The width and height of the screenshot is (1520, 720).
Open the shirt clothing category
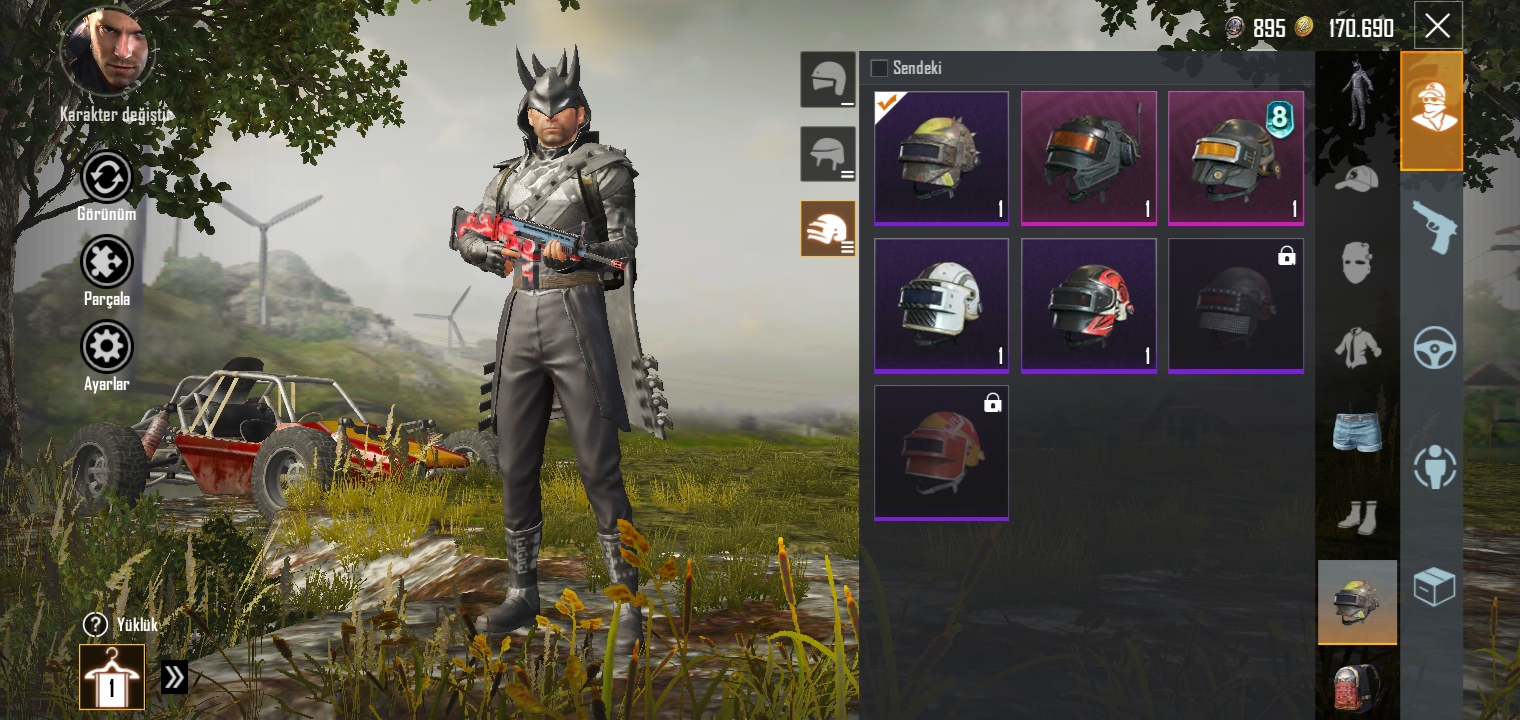click(1356, 347)
